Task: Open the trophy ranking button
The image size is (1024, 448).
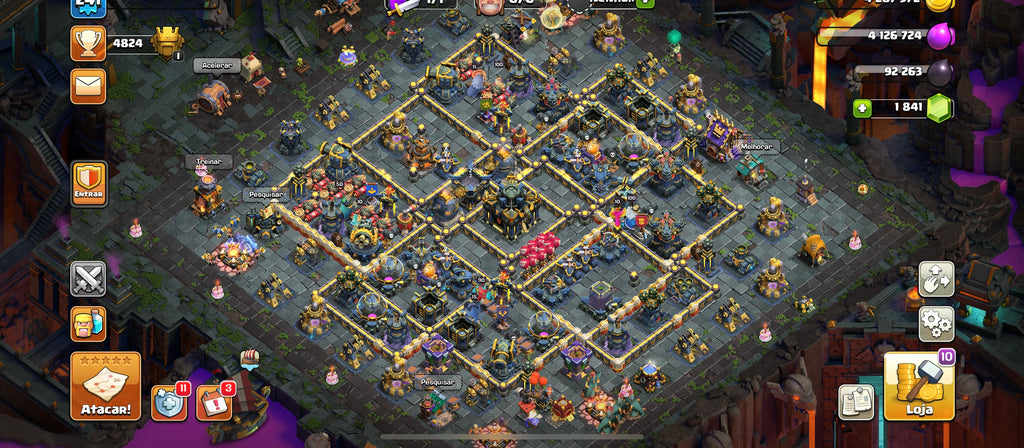Action: (88, 43)
